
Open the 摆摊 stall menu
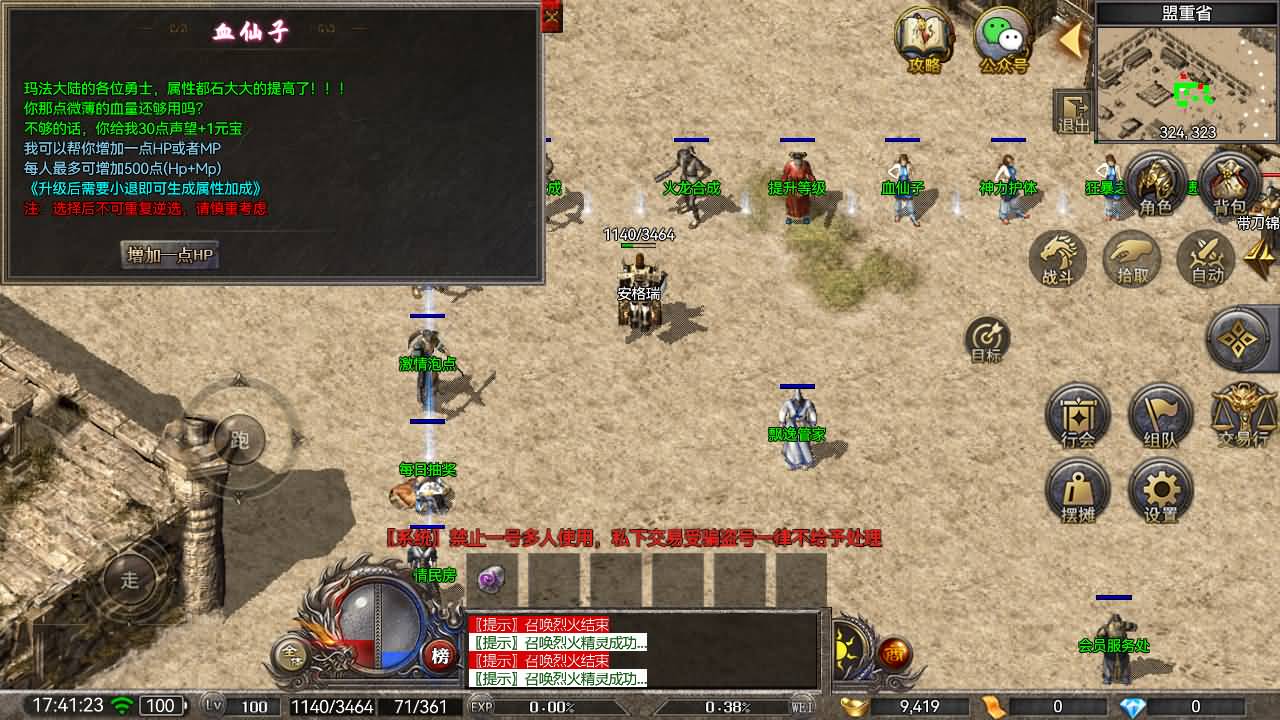pyautogui.click(x=1078, y=491)
